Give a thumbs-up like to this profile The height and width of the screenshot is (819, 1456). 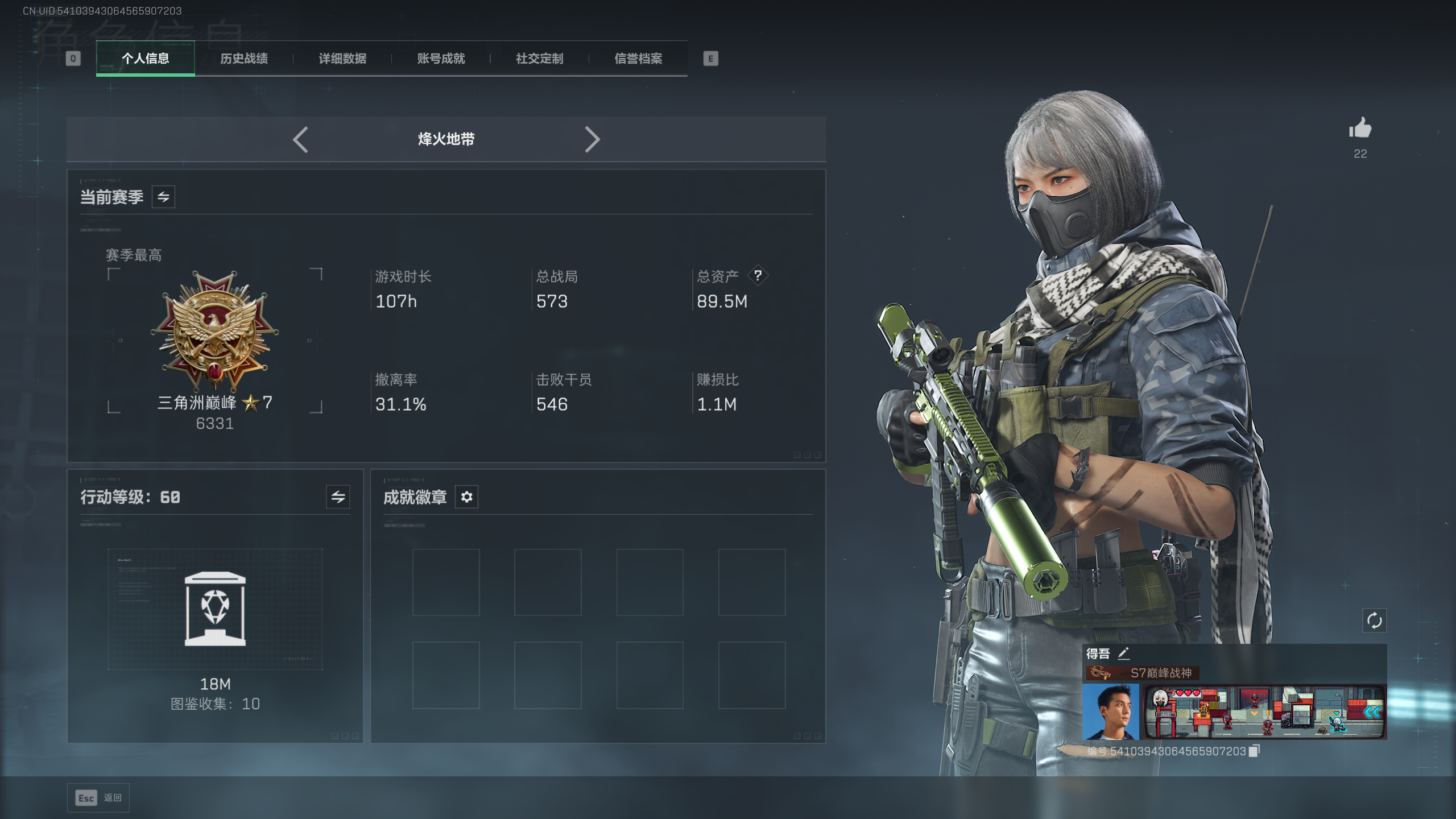pos(1360,129)
